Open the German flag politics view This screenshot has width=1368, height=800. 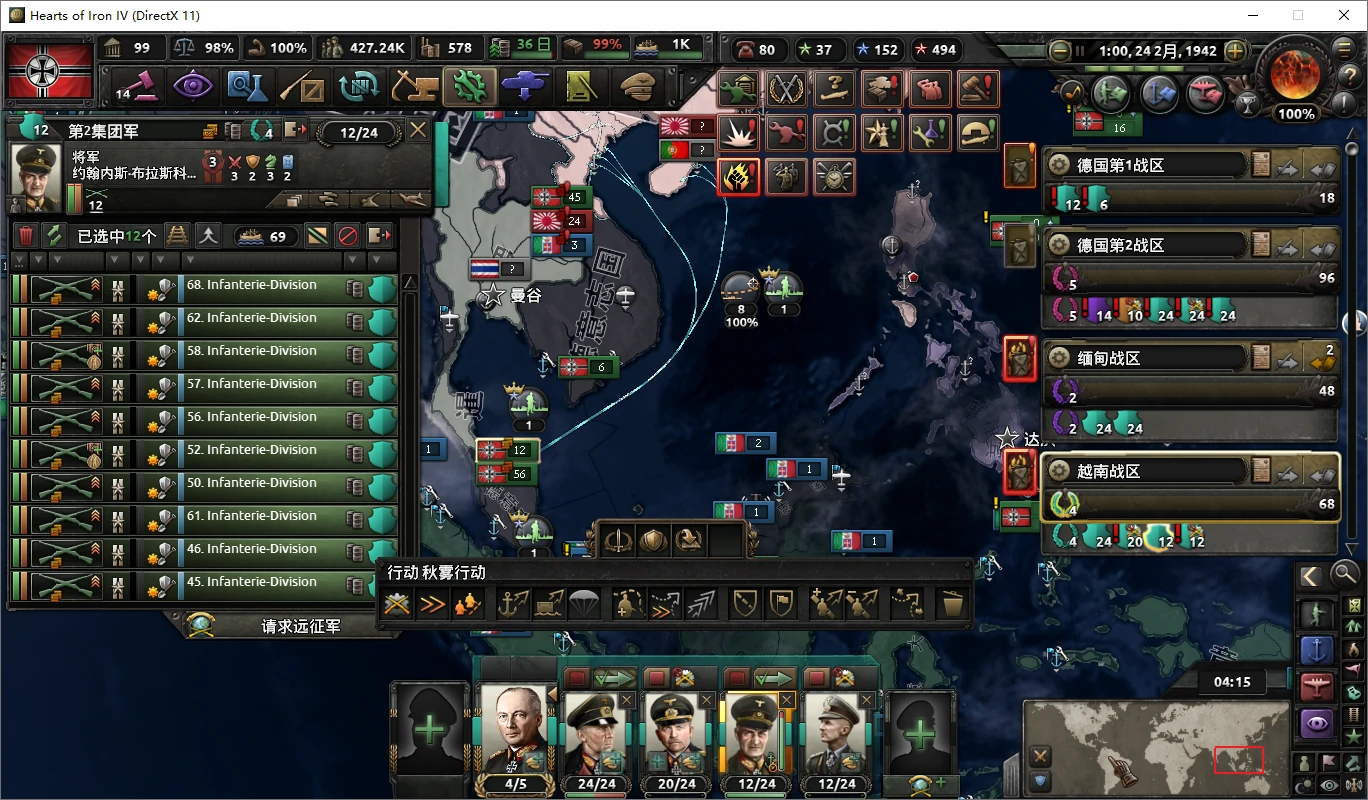(49, 70)
